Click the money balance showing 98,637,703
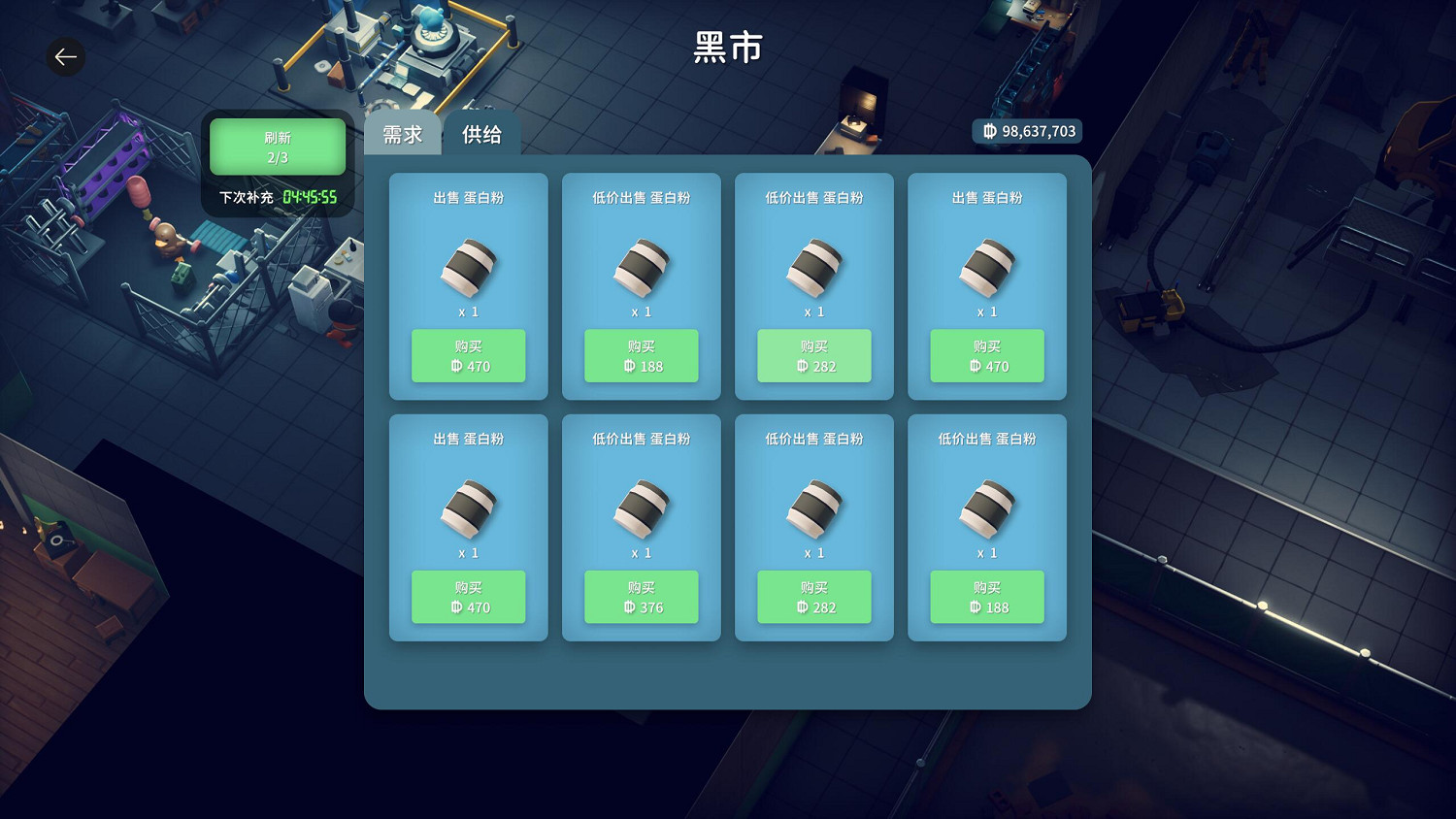 pyautogui.click(x=1029, y=131)
